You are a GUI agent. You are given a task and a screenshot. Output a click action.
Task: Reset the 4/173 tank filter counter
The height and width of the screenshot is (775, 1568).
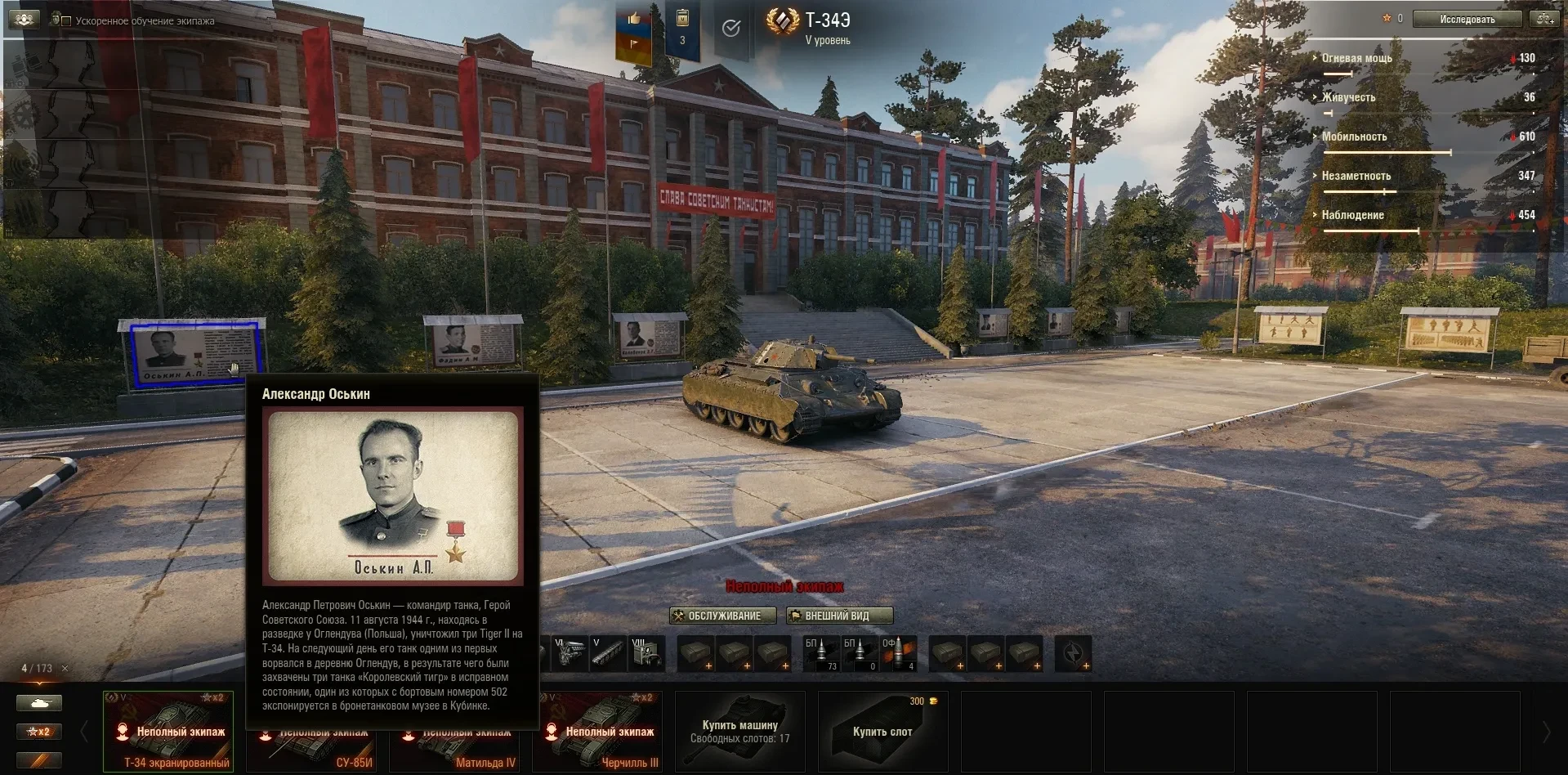pos(65,669)
